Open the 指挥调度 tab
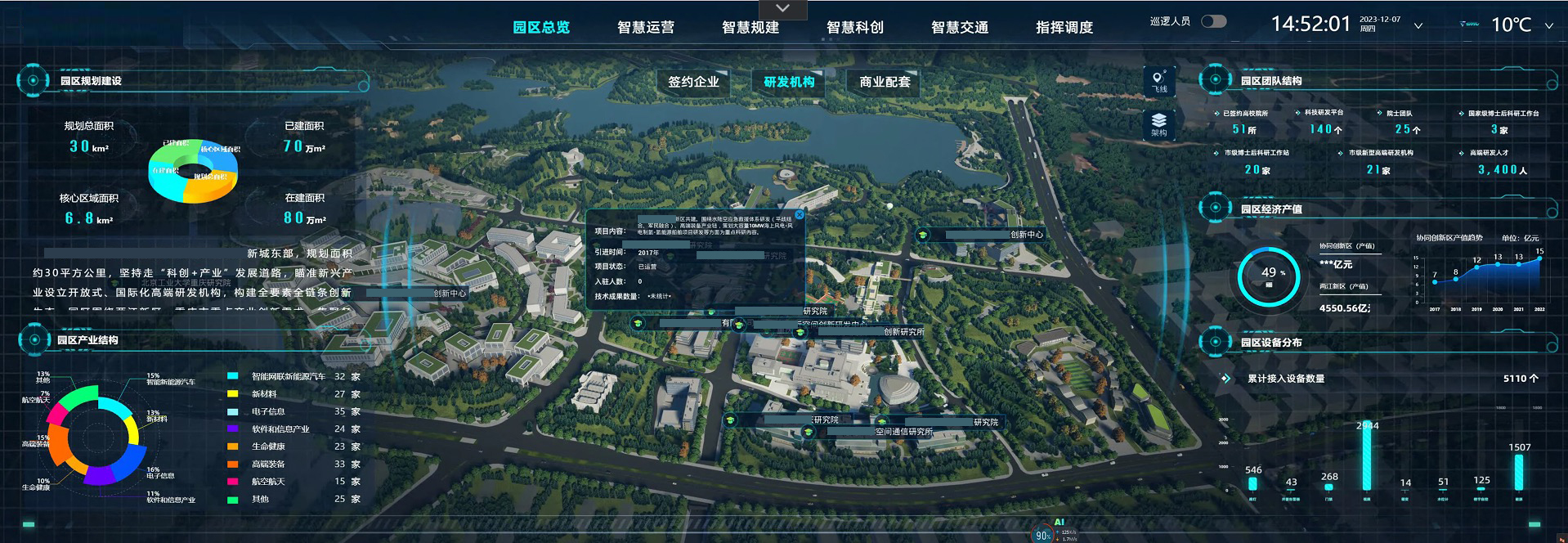This screenshot has height=543, width=1568. (1064, 27)
